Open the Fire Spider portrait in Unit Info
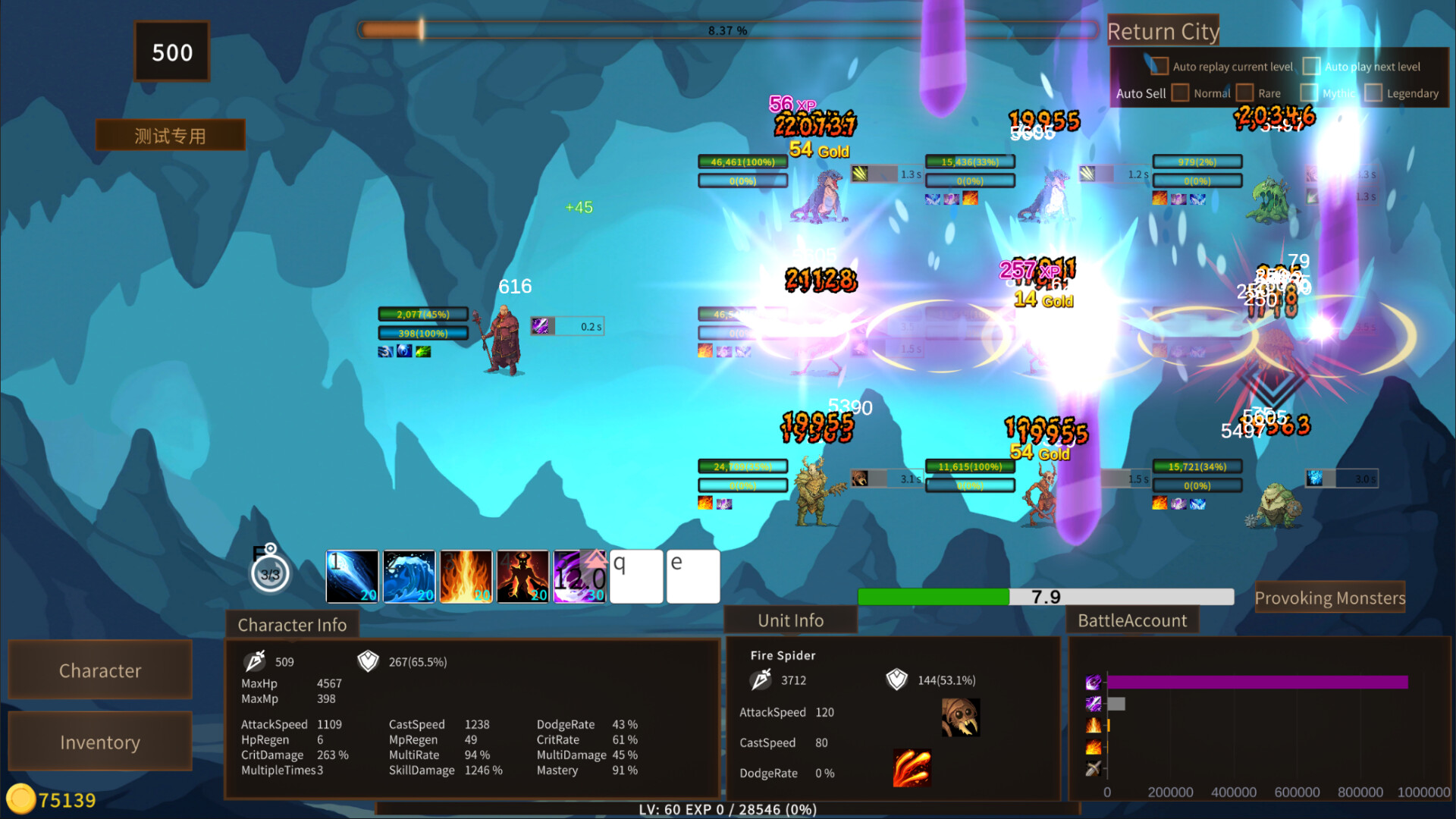Viewport: 1456px width, 819px height. coord(961,716)
